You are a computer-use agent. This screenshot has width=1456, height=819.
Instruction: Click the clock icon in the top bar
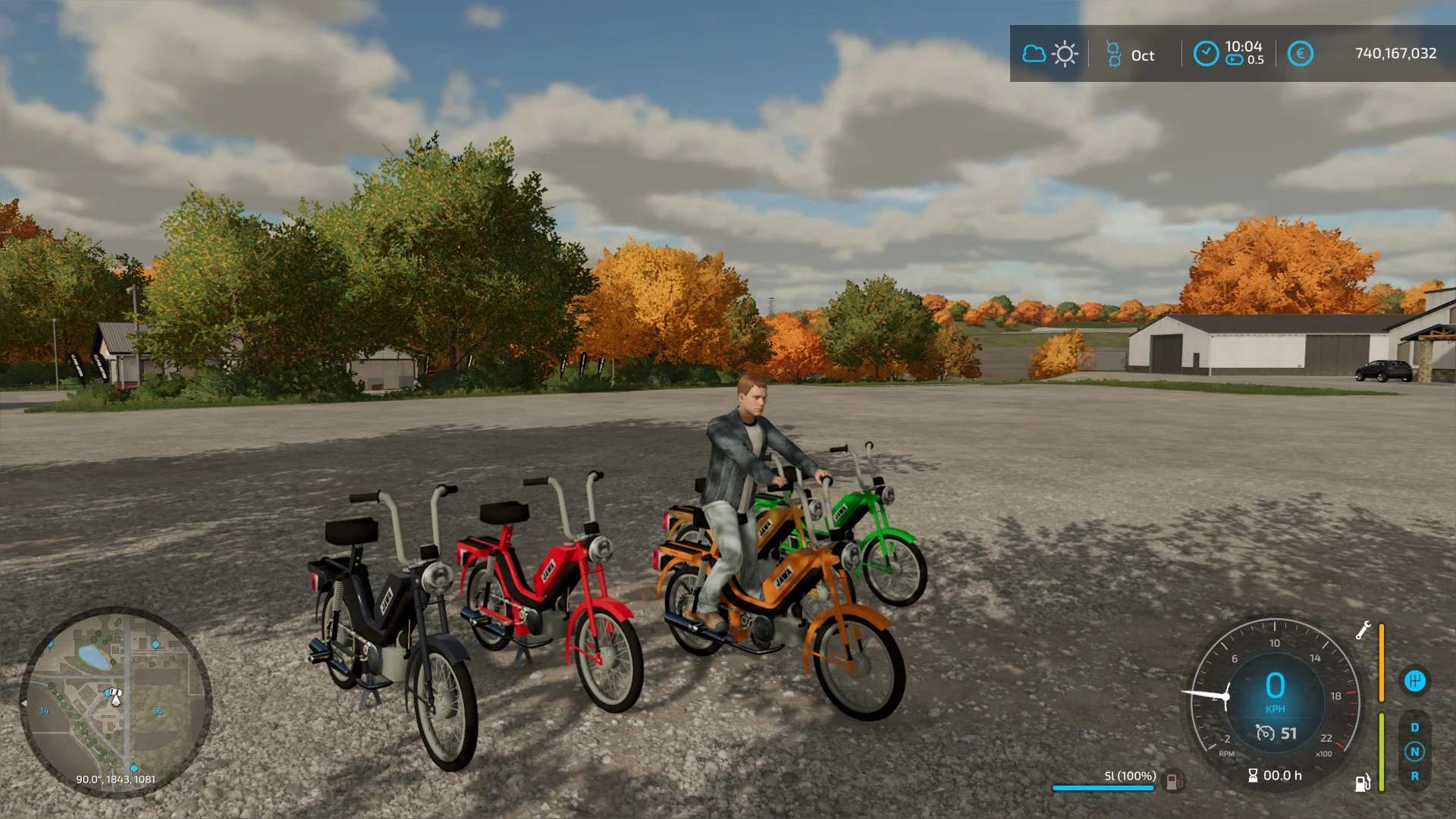(x=1206, y=54)
